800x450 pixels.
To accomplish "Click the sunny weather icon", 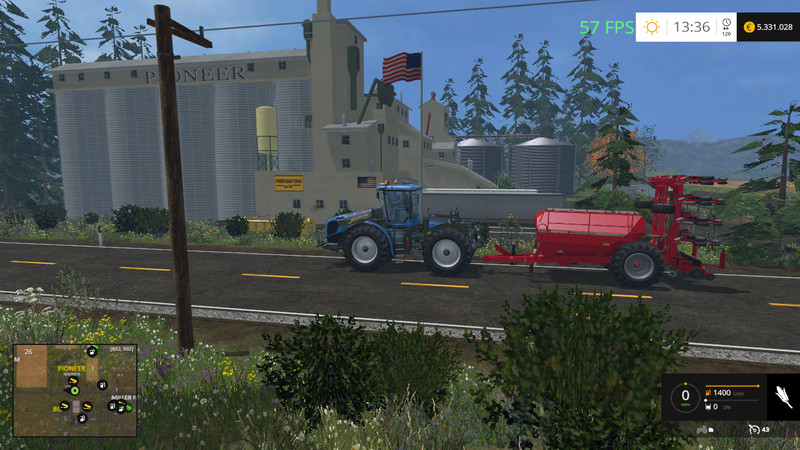I will click(x=652, y=27).
